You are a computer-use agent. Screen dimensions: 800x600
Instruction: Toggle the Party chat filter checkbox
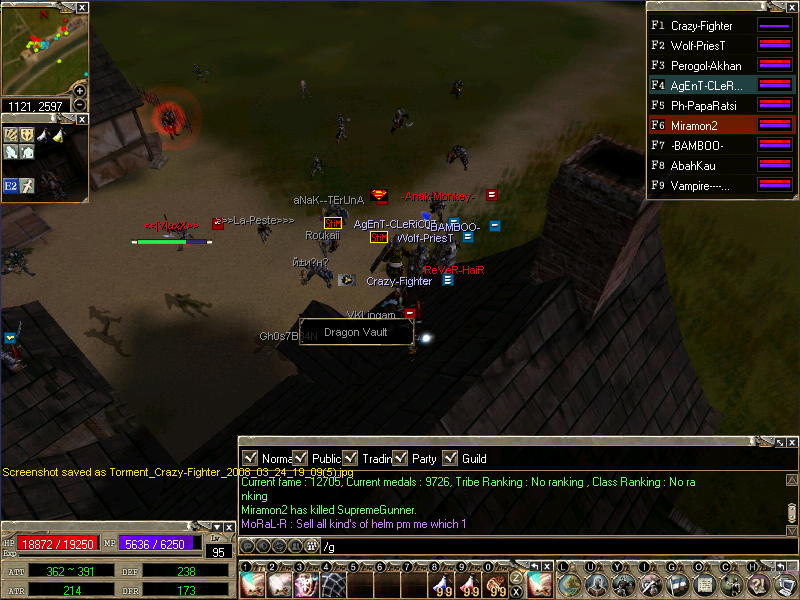pos(400,458)
